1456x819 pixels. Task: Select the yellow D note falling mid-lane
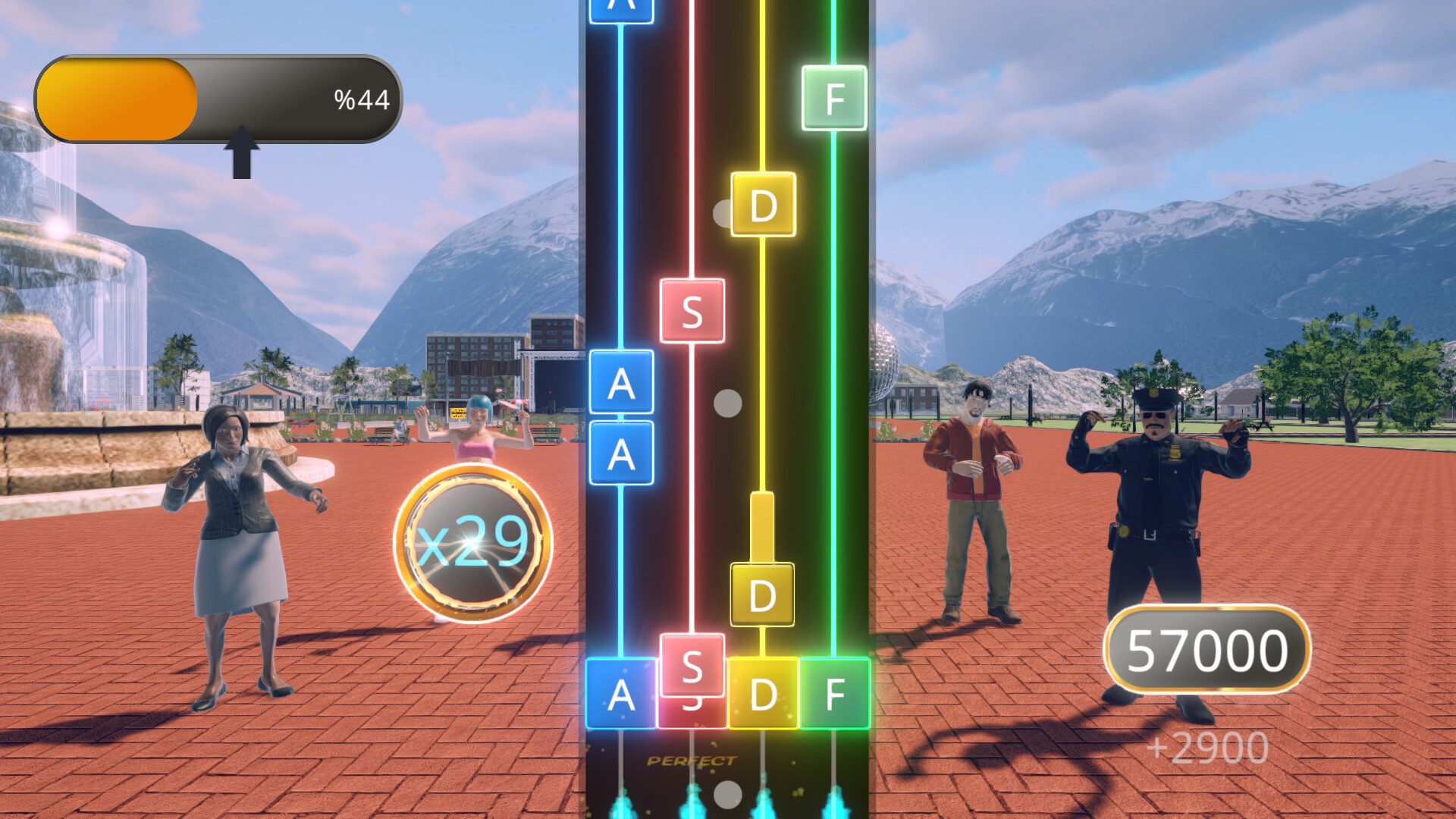(x=763, y=594)
